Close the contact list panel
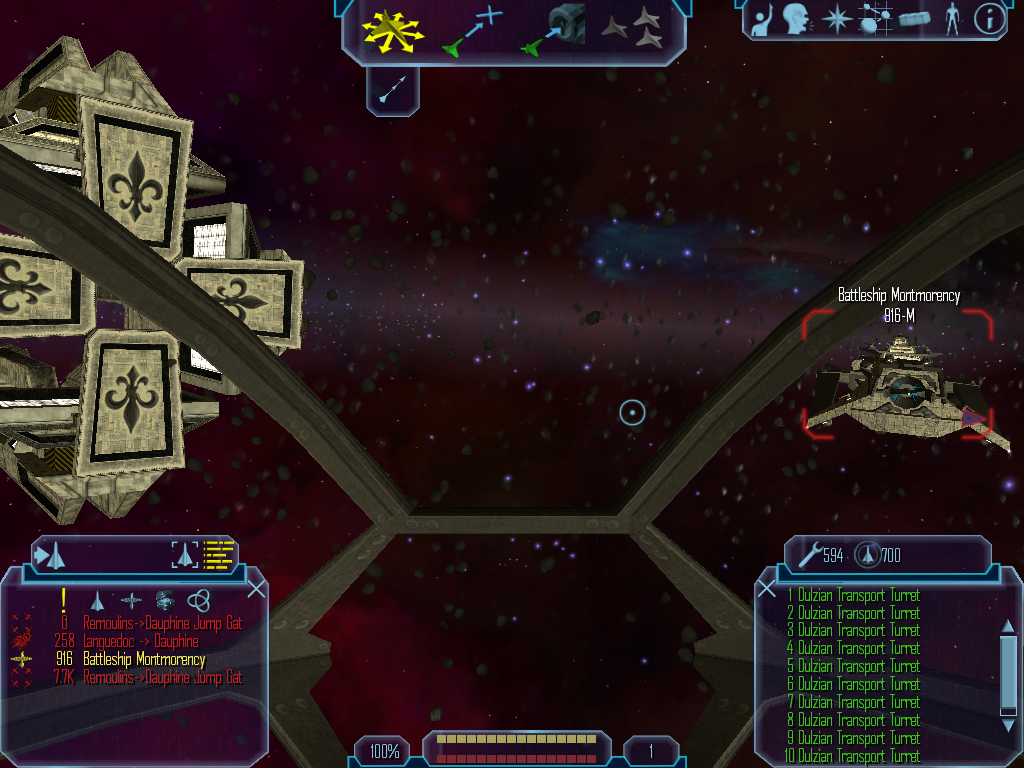 click(256, 588)
